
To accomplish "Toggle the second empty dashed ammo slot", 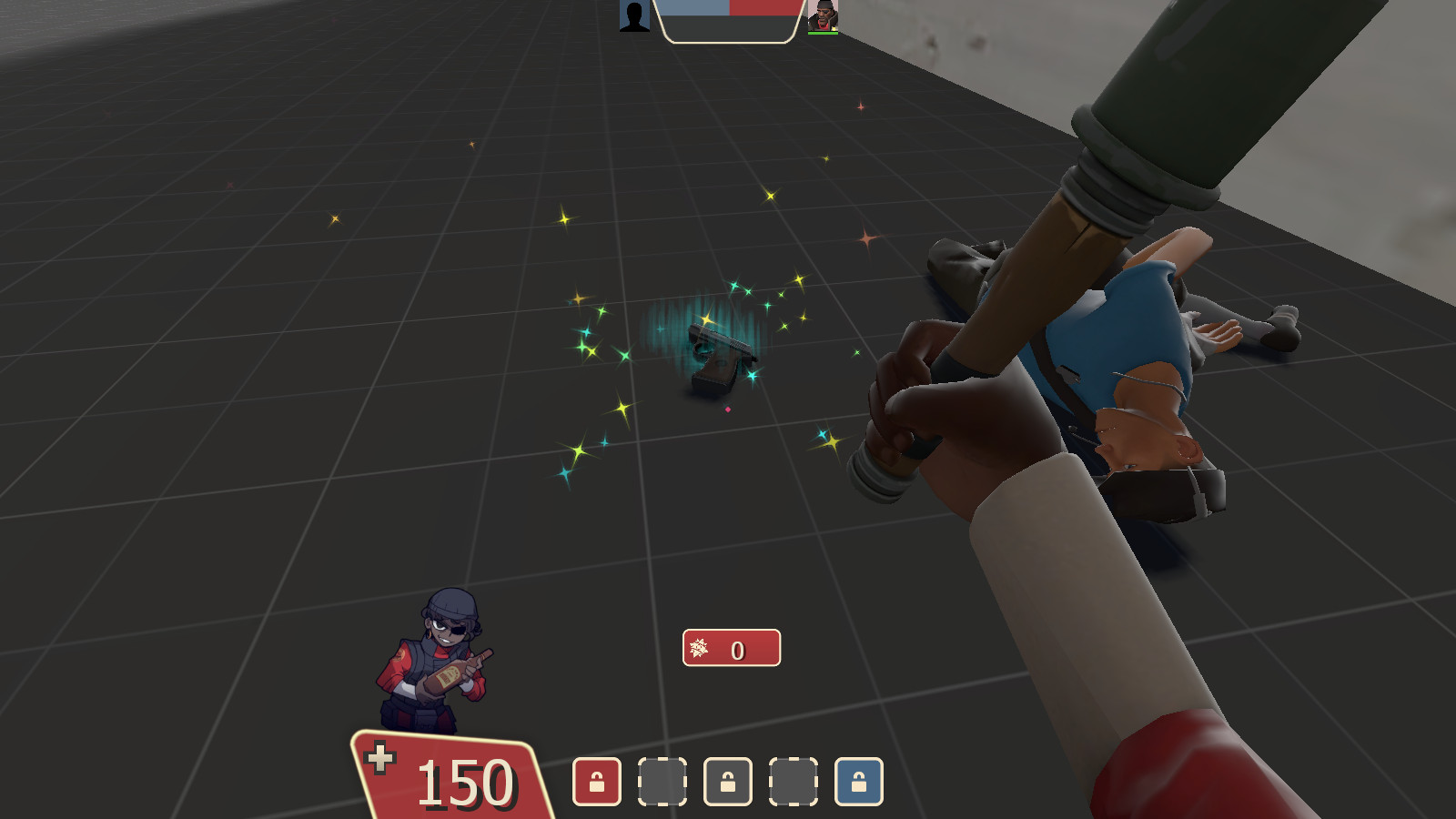I will click(x=792, y=783).
